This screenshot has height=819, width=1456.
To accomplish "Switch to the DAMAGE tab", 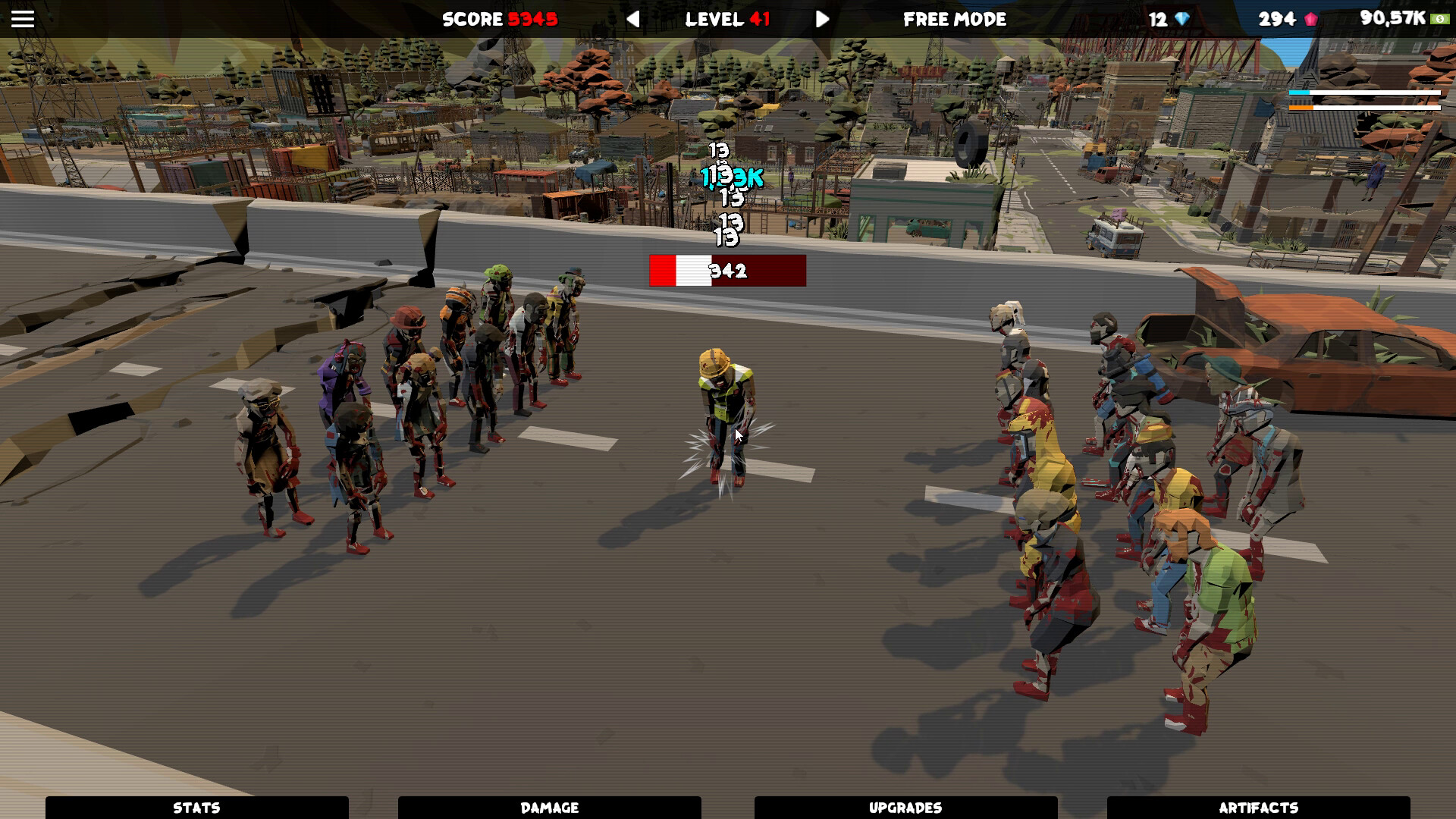I will pos(549,807).
